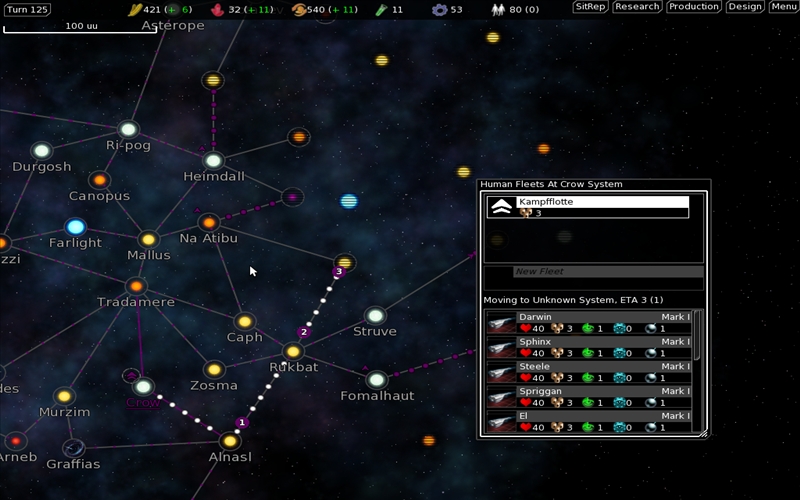Open the SitRep panel
The height and width of the screenshot is (500, 800).
tap(590, 7)
